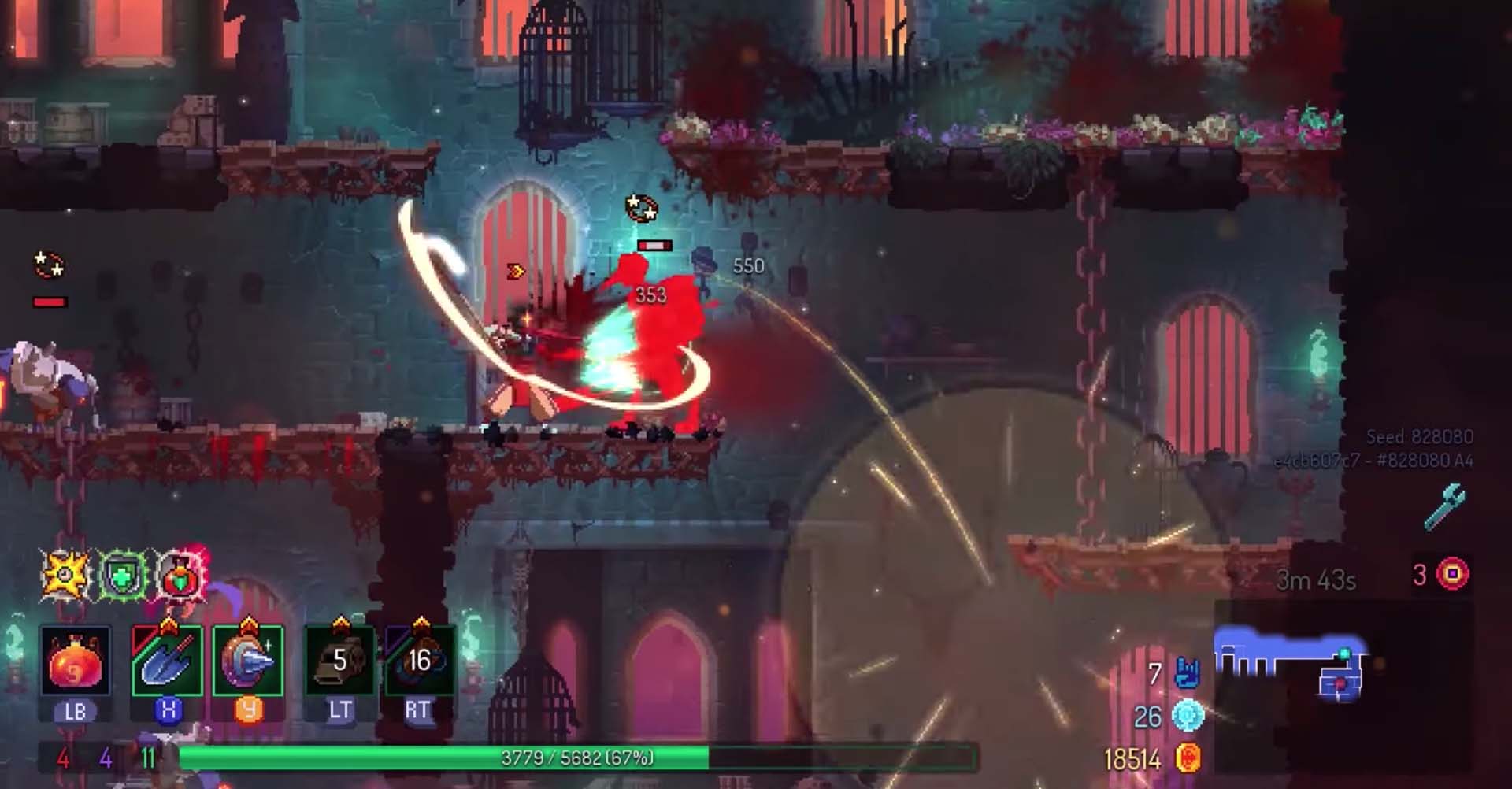Click the light blue cells icon
The height and width of the screenshot is (789, 1512).
click(x=1188, y=716)
